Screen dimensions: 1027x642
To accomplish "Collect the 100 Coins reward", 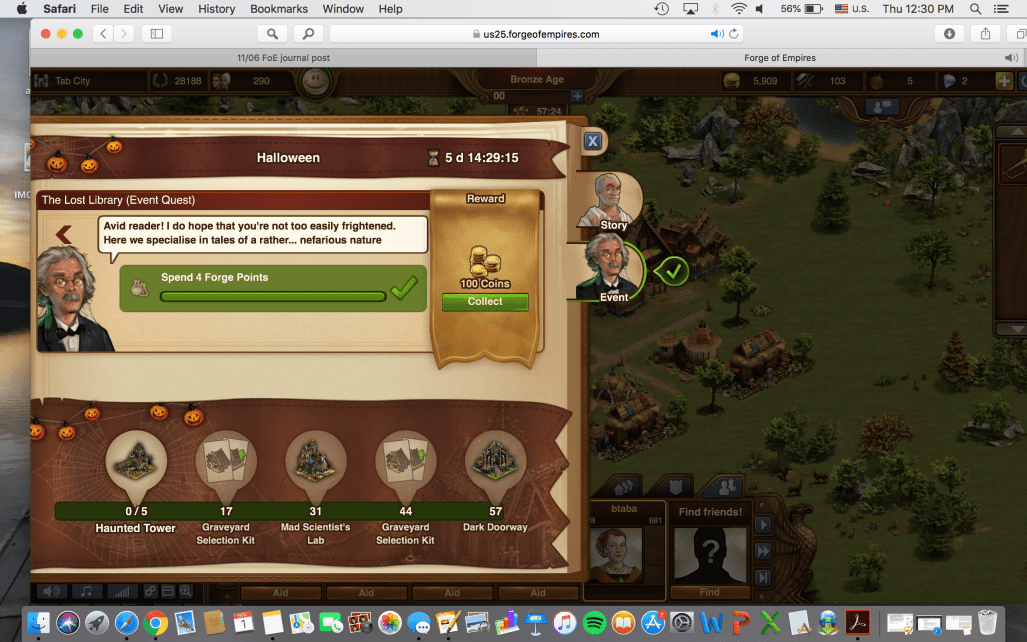I will click(x=485, y=301).
